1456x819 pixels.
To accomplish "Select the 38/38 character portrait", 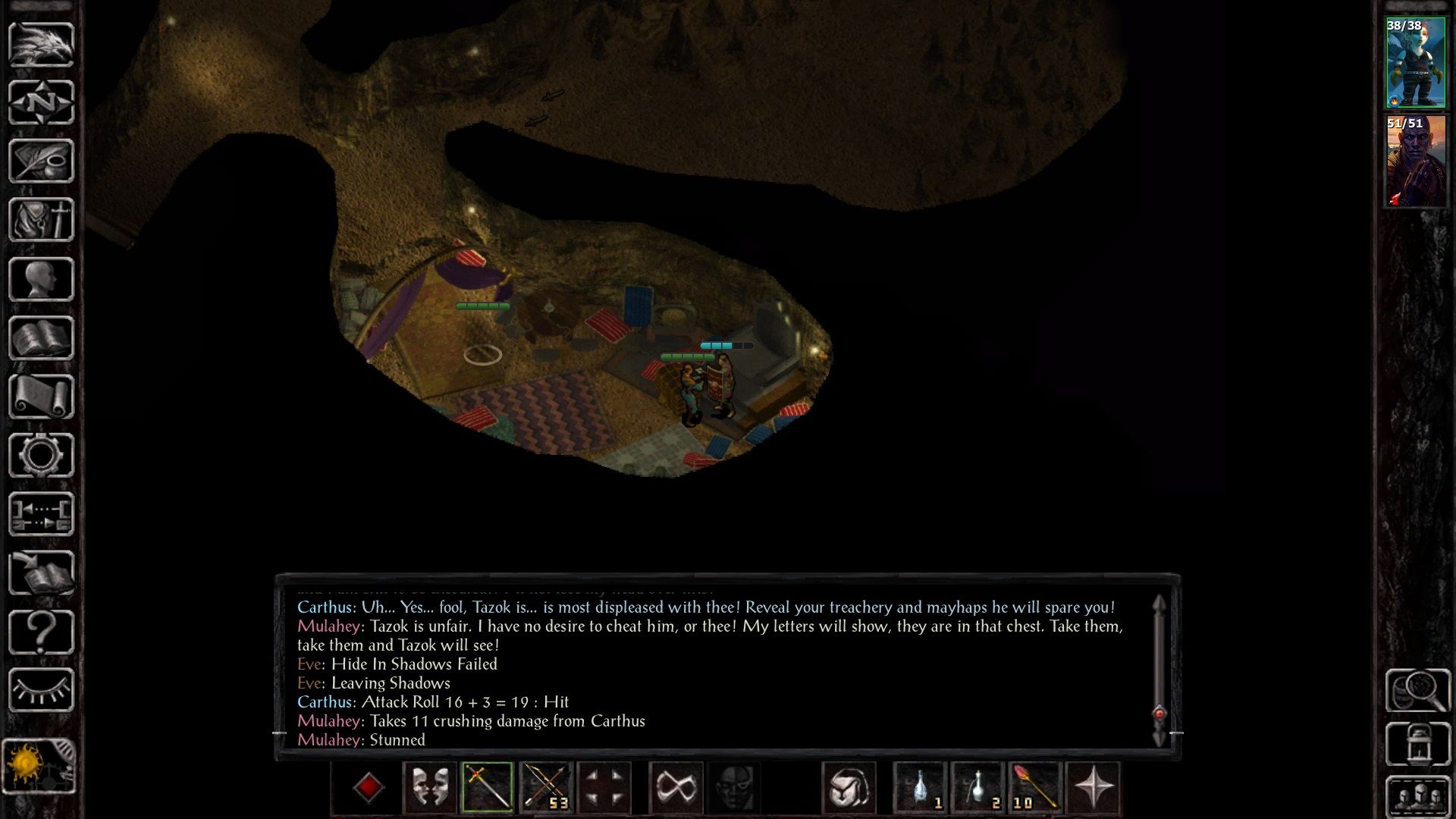I will 1415,64.
